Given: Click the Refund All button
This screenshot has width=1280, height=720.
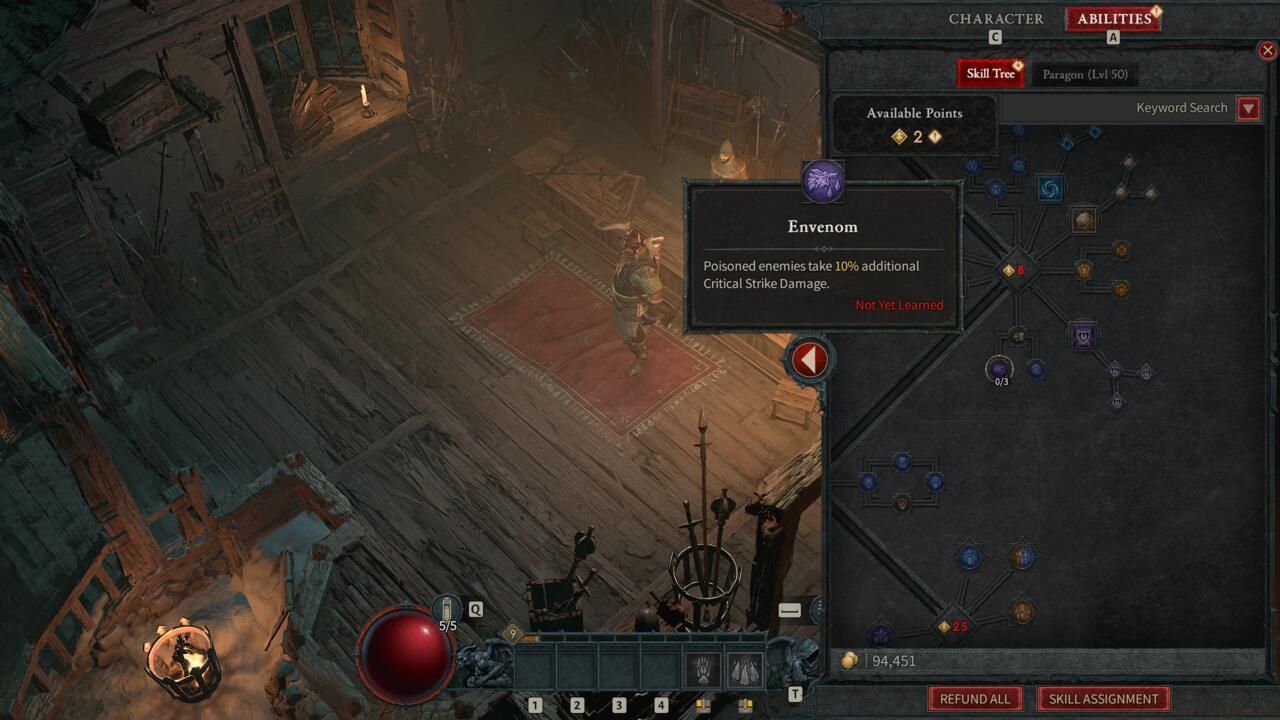Looking at the screenshot, I should click(974, 699).
